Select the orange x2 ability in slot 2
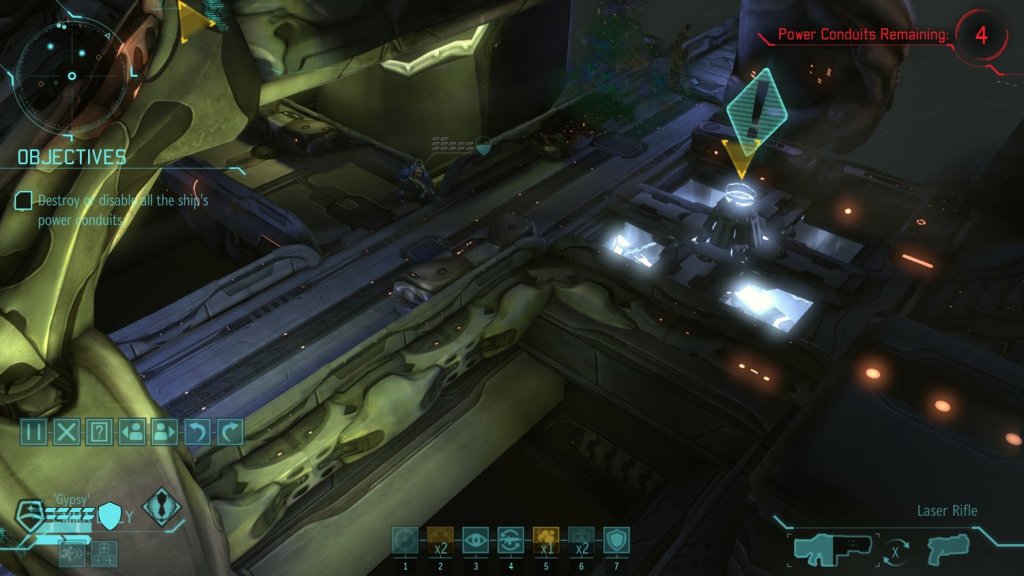This screenshot has width=1024, height=576. pos(440,540)
